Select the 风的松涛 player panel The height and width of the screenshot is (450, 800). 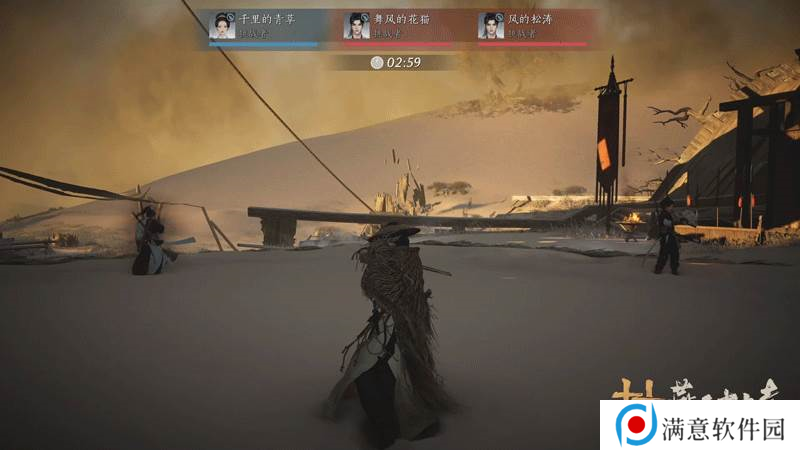coord(532,26)
